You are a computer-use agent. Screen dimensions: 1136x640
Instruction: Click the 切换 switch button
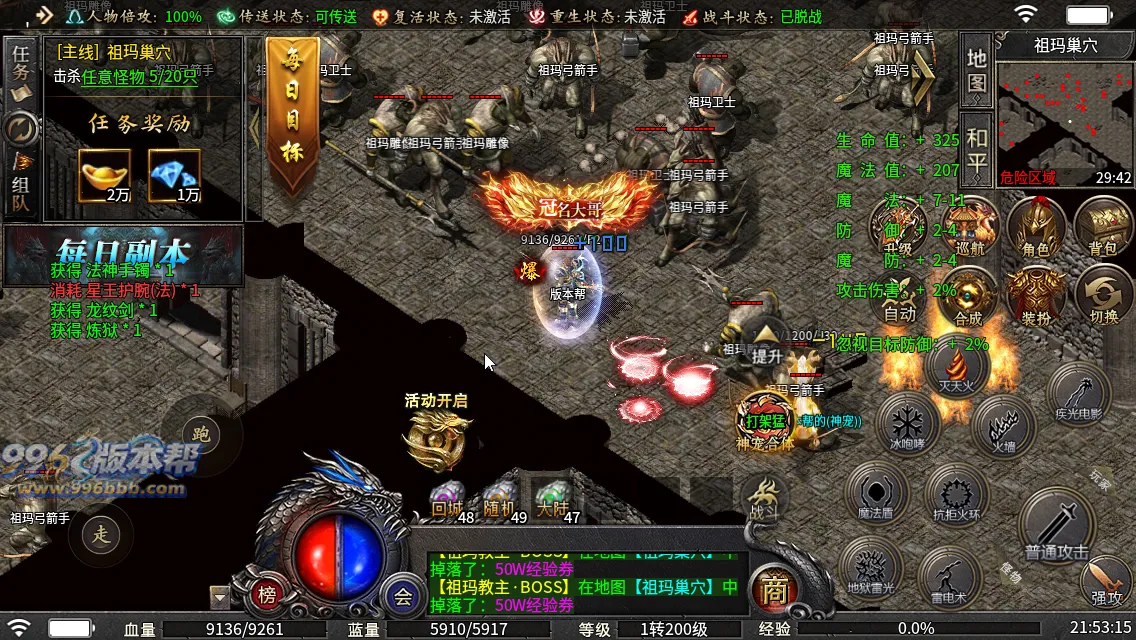(x=1103, y=297)
